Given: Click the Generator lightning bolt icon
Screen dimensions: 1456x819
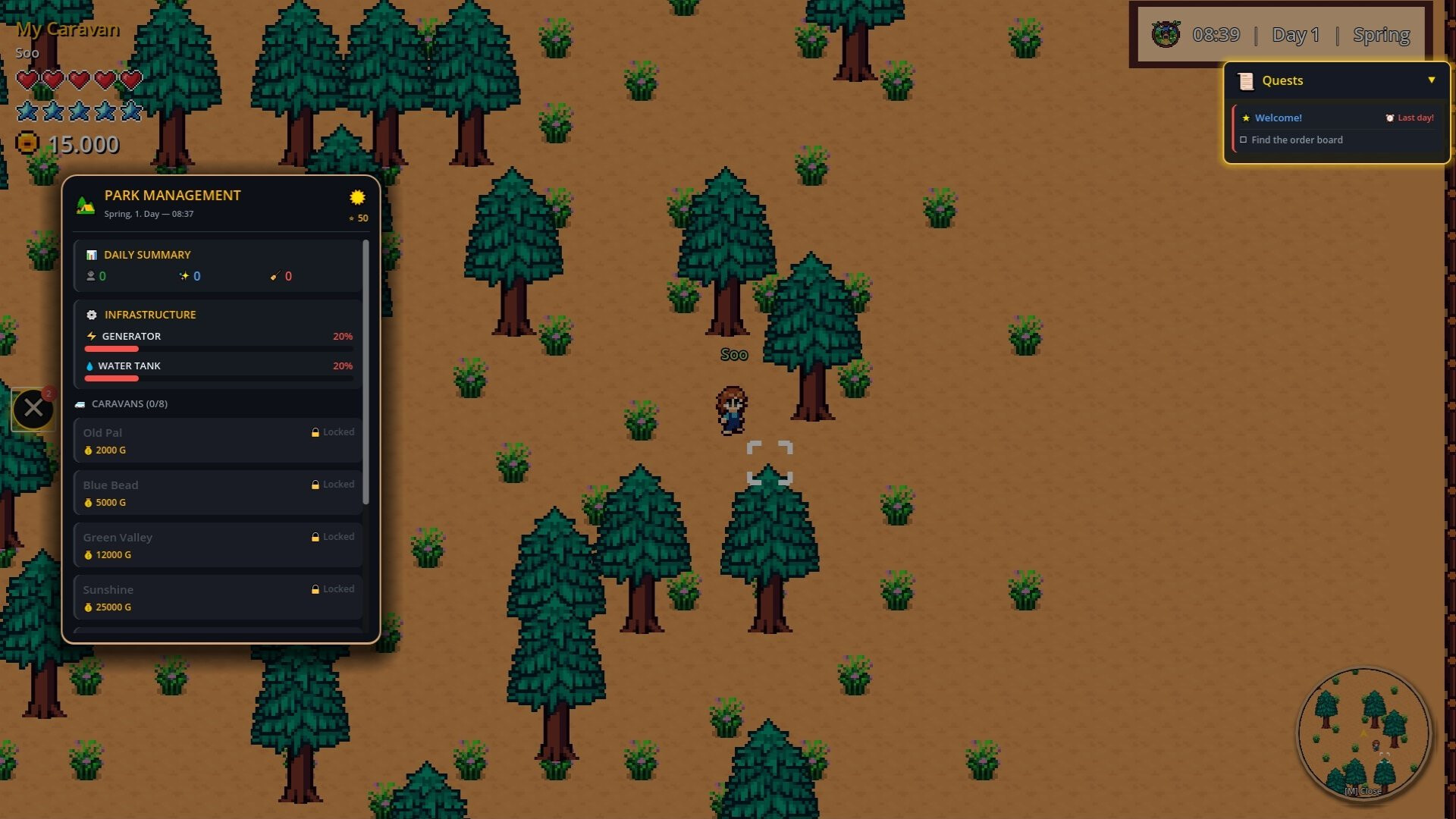Looking at the screenshot, I should click(90, 336).
